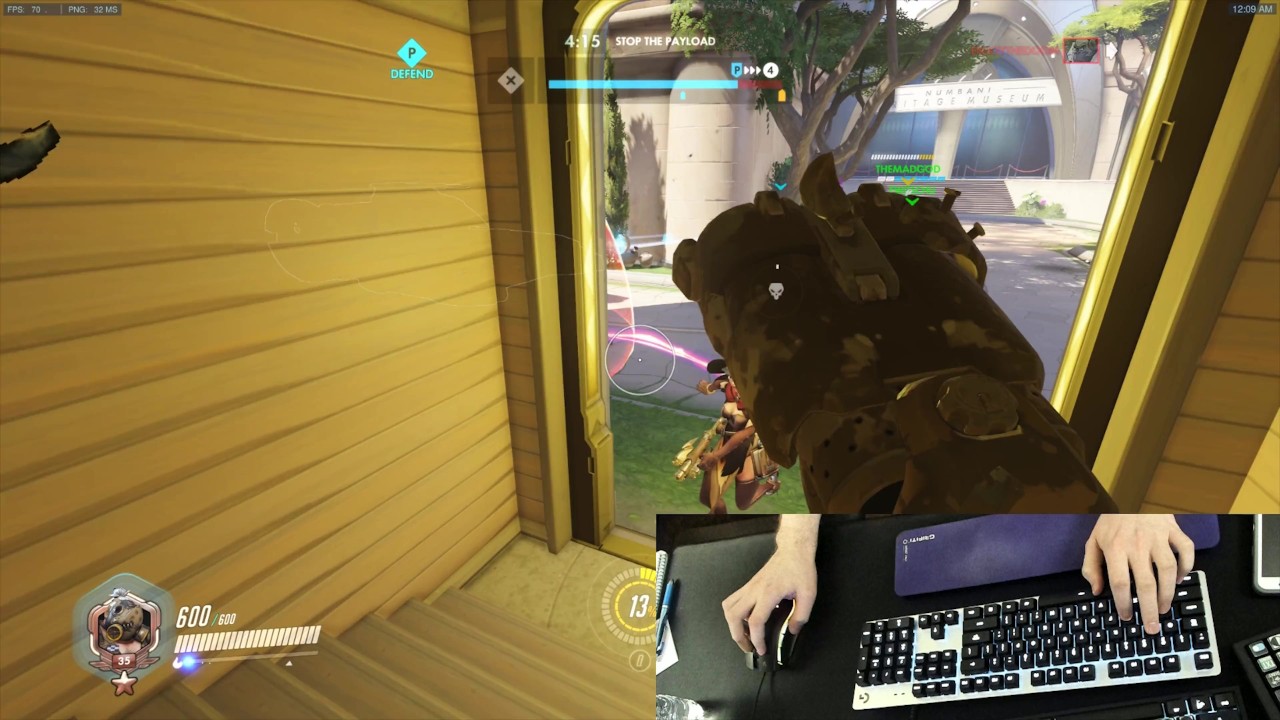The image size is (1280, 720).
Task: Select the Defend objective diamond marker
Action: pyautogui.click(x=411, y=53)
